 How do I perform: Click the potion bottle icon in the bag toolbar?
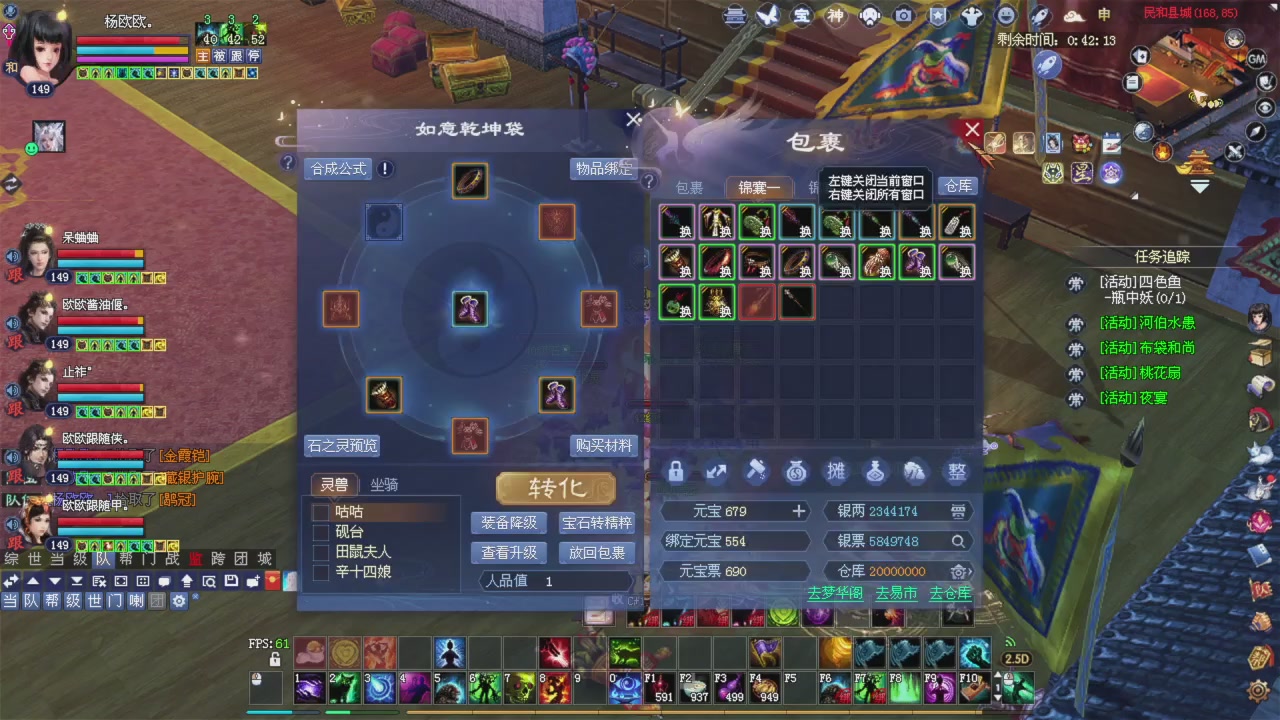click(x=876, y=472)
